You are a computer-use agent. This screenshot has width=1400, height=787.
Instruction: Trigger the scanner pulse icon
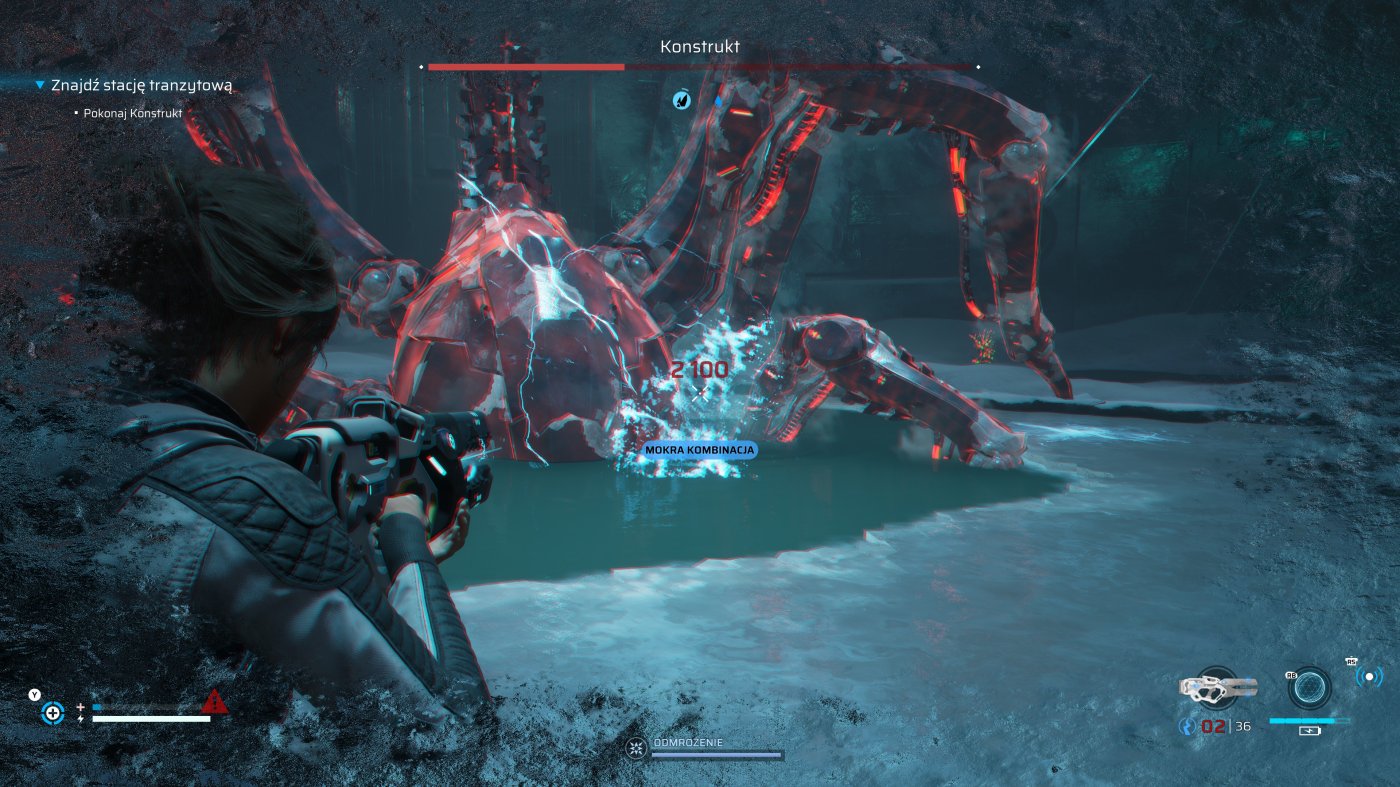1369,677
